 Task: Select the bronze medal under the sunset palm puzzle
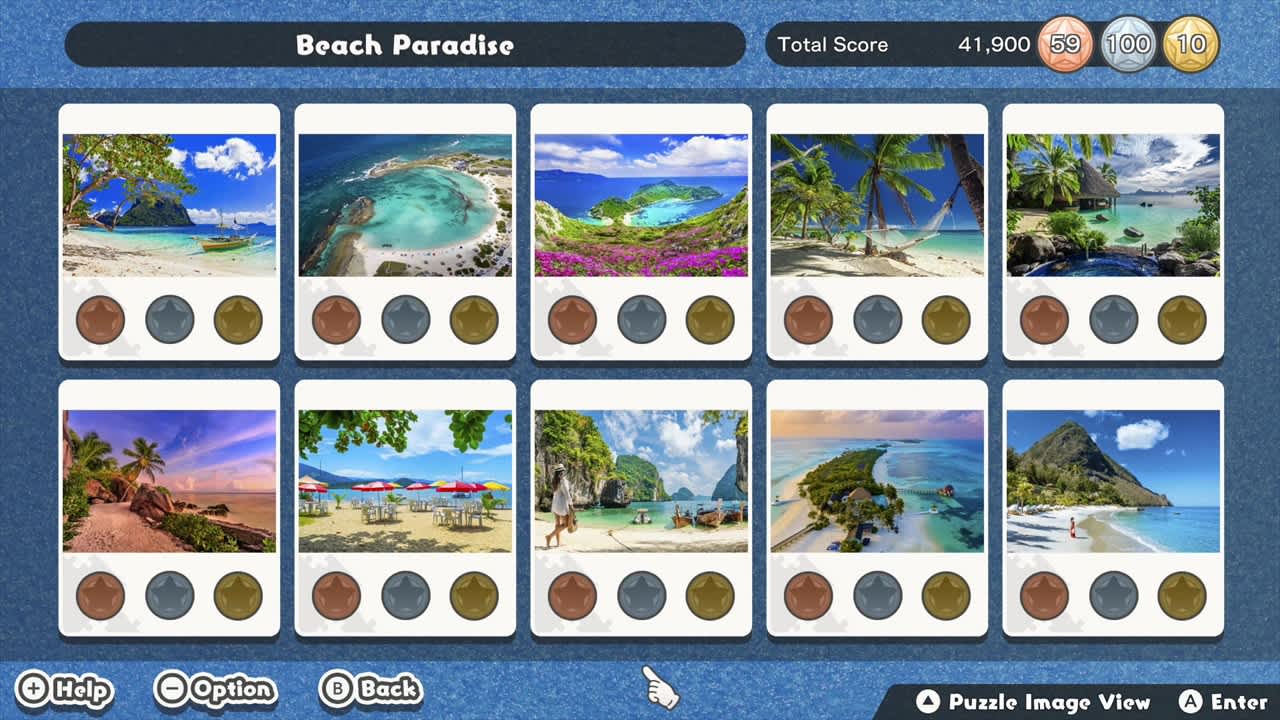pyautogui.click(x=99, y=595)
